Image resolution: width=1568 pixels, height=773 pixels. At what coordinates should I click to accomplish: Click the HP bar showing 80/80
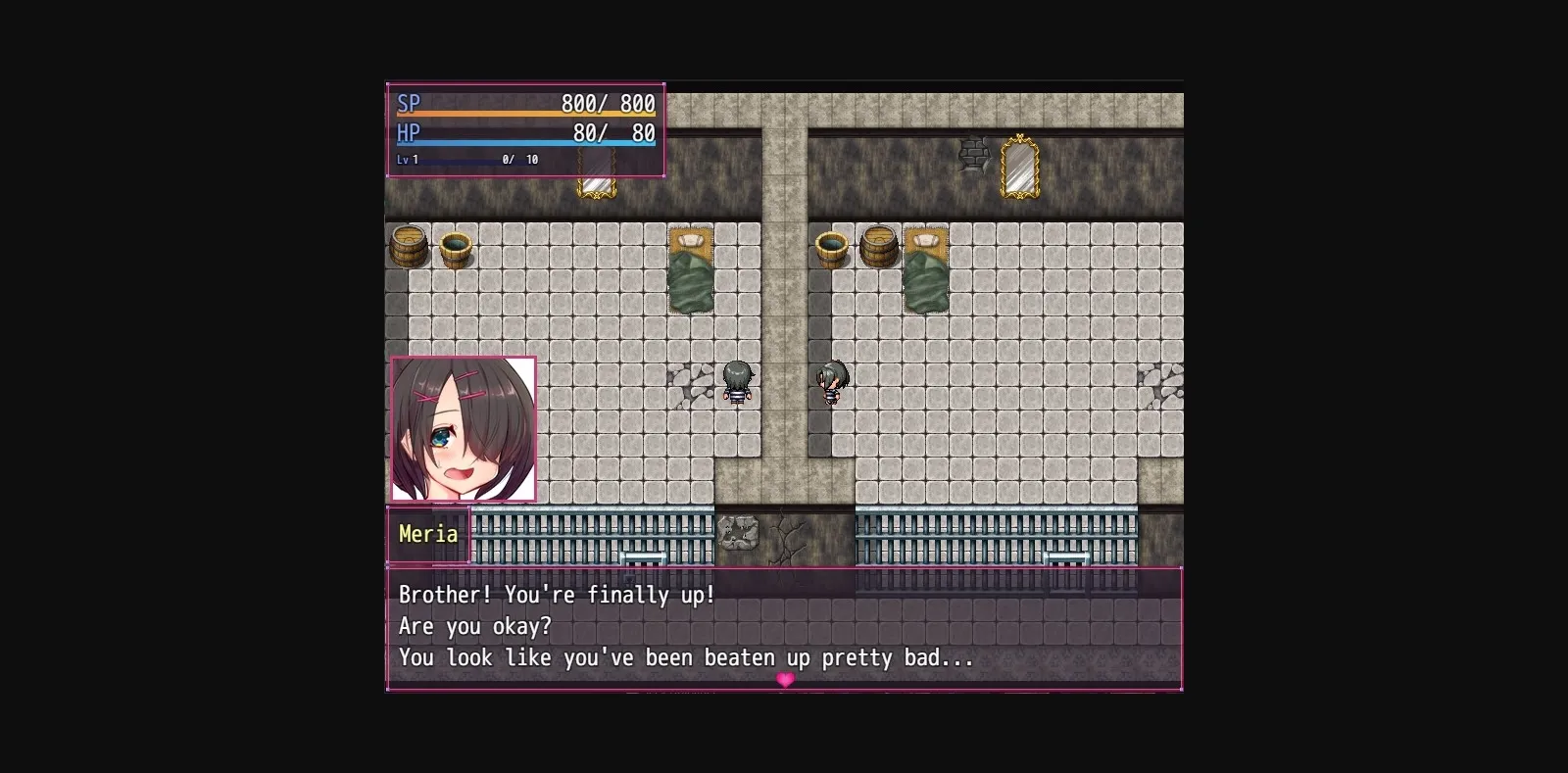coord(524,139)
